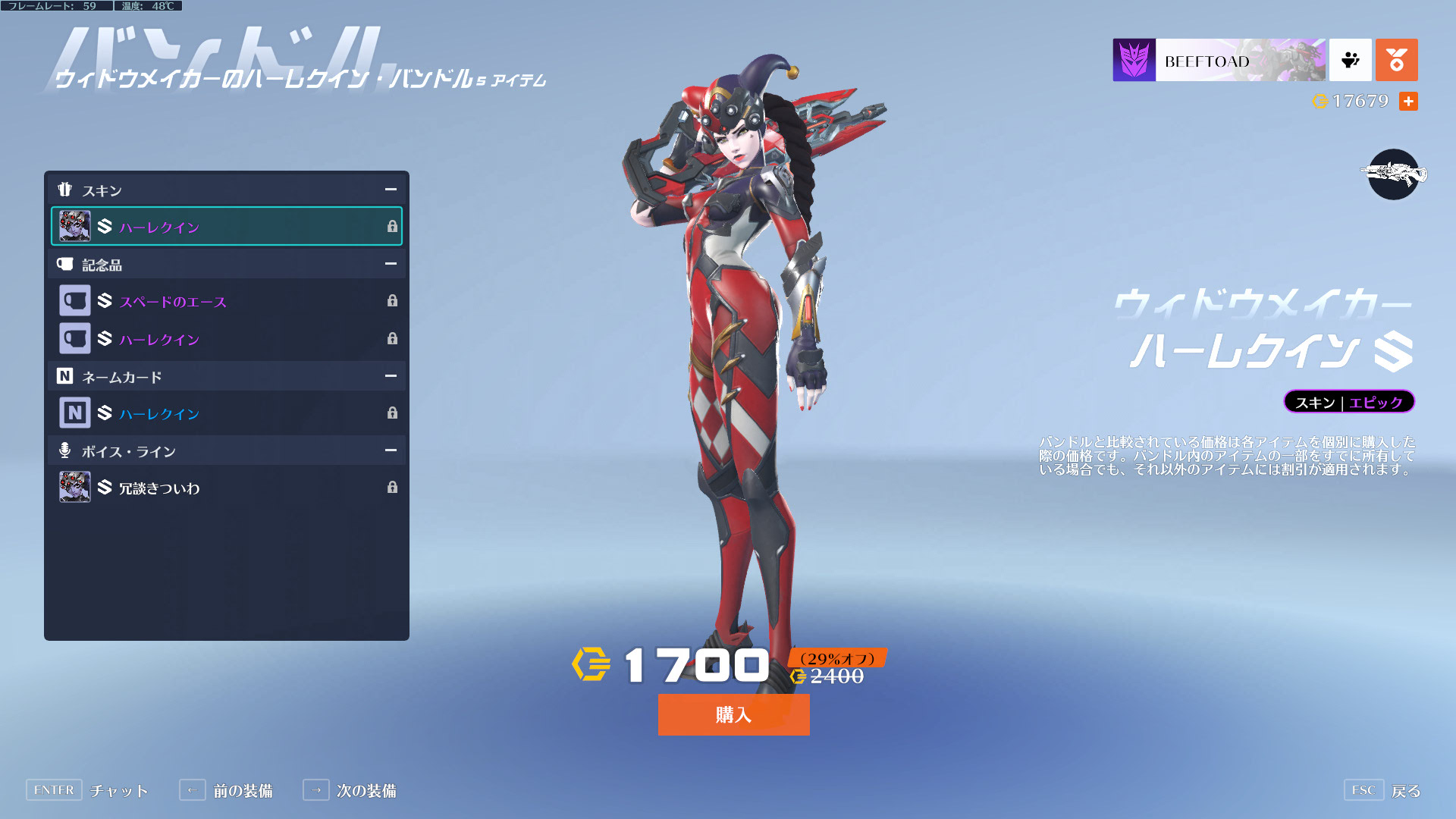Show the weapon preview rifle icon
The image size is (1456, 819).
[x=1393, y=174]
